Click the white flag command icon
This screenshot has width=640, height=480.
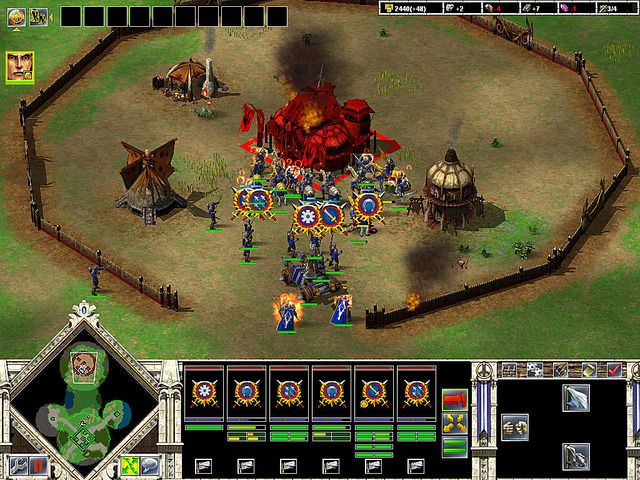(x=576, y=399)
